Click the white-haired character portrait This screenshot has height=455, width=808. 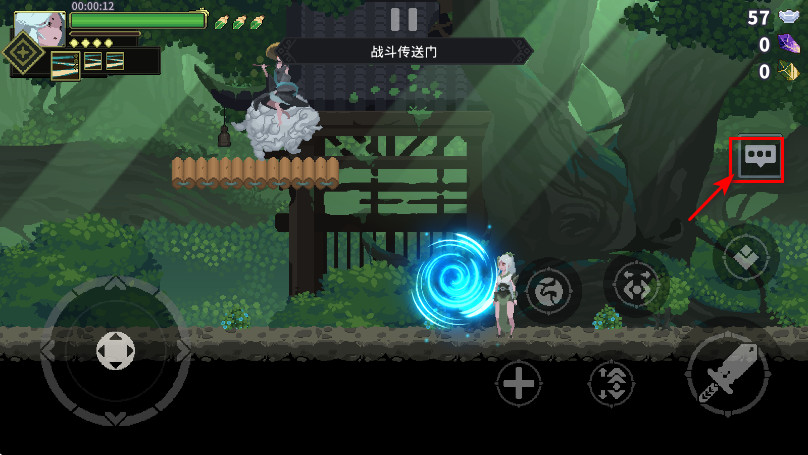pyautogui.click(x=40, y=27)
